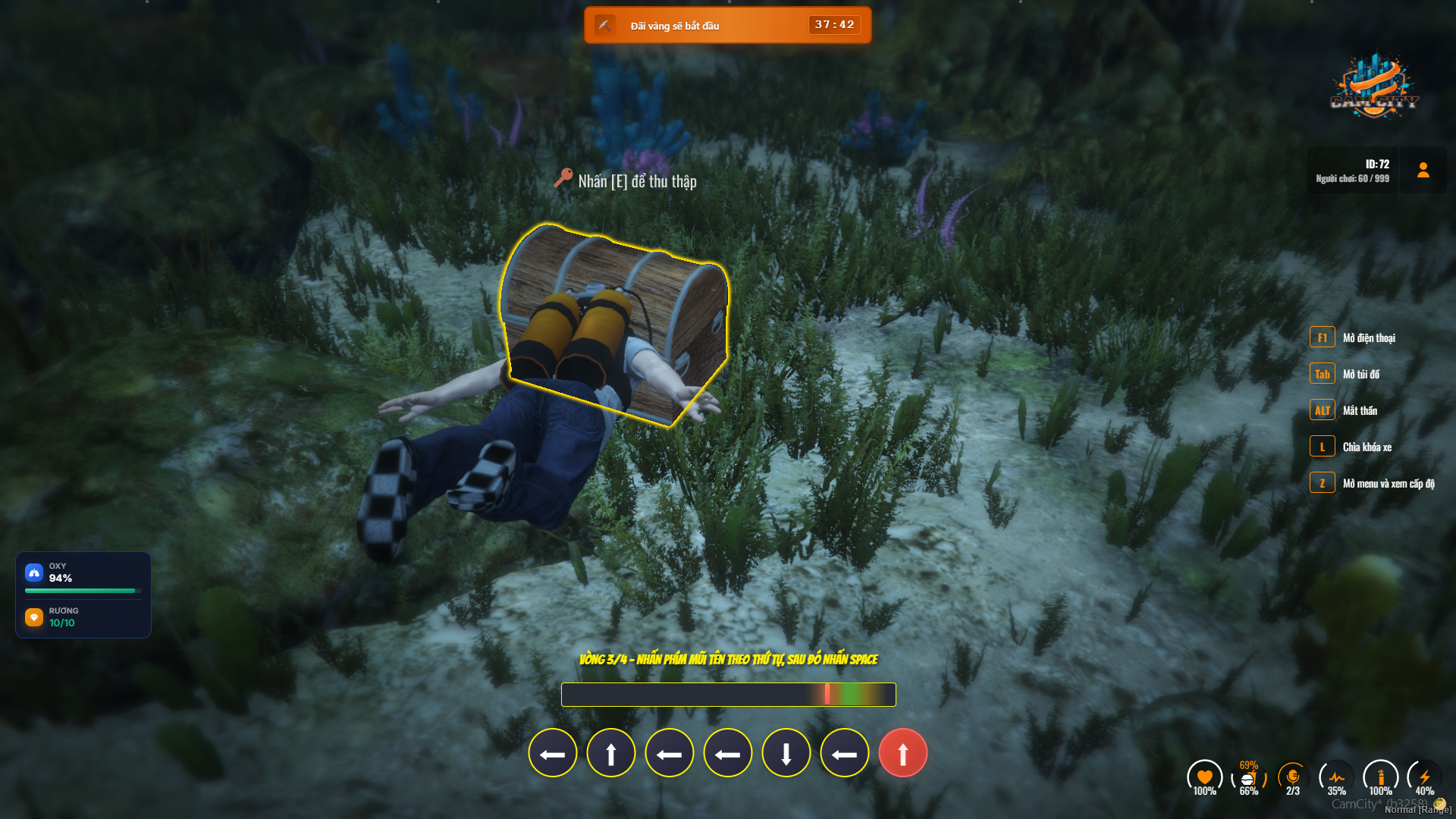The image size is (1456, 819).
Task: Click the Cam City server logo
Action: tap(1374, 86)
